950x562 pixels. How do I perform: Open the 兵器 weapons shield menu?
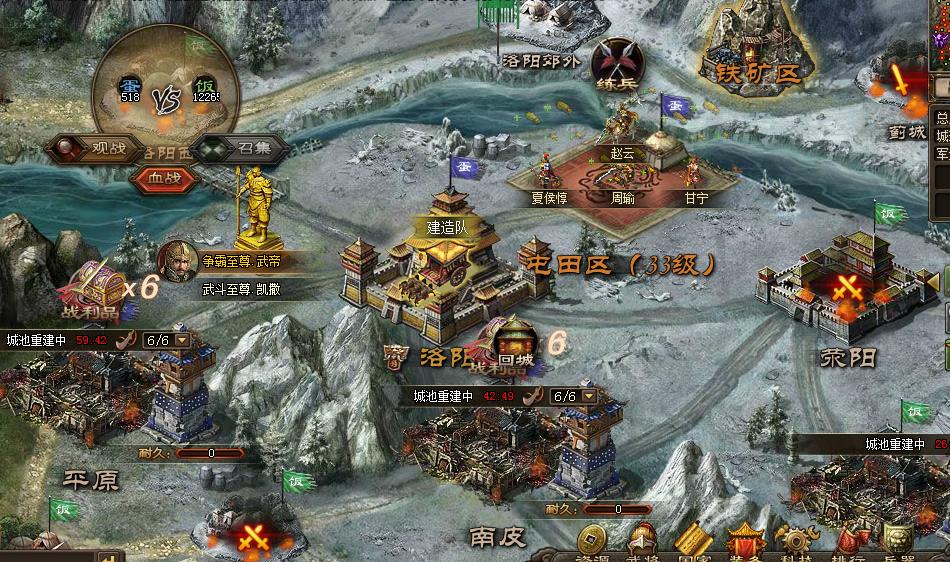(898, 541)
